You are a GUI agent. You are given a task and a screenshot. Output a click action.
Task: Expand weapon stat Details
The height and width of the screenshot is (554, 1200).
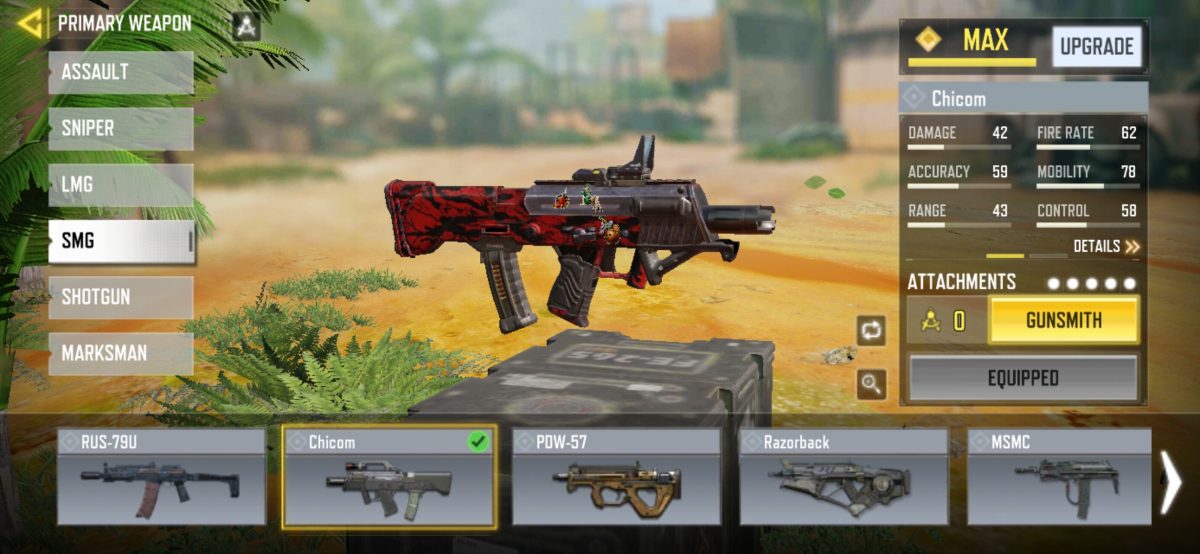coord(1106,246)
